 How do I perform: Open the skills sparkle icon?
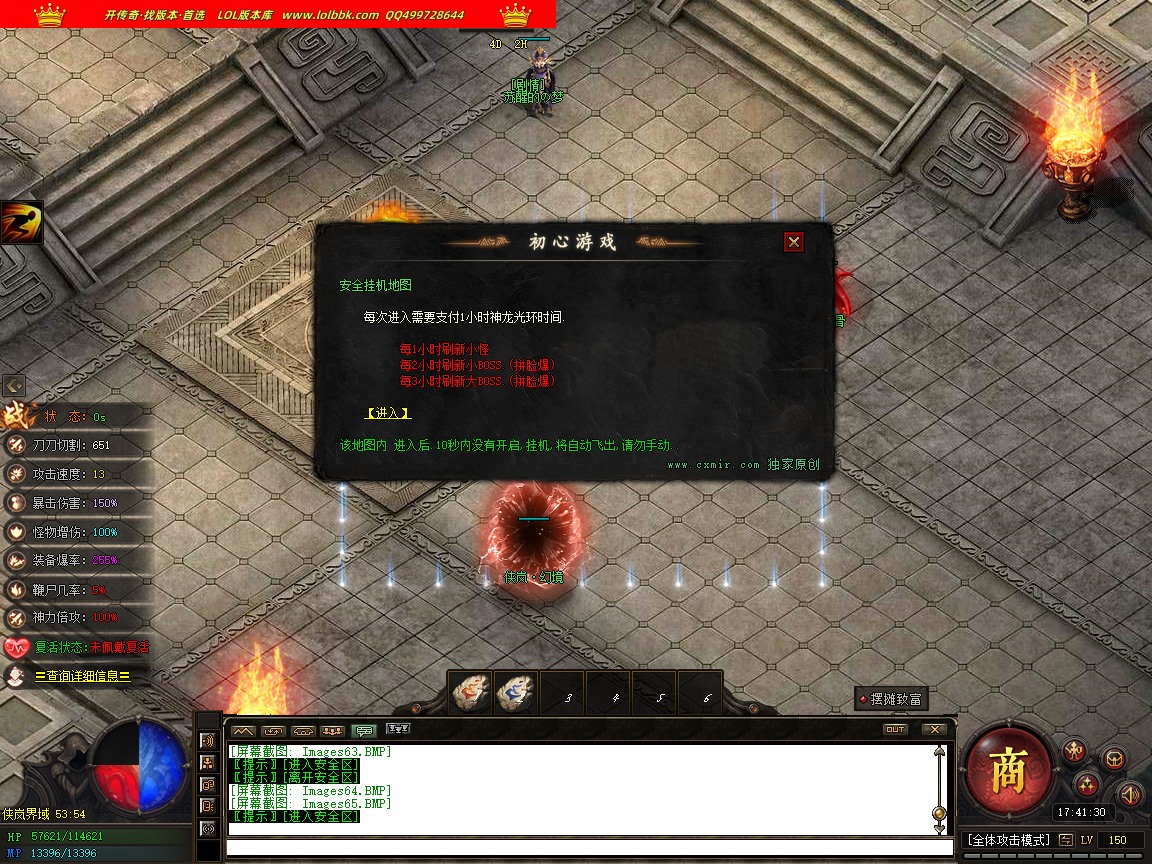point(1088,784)
